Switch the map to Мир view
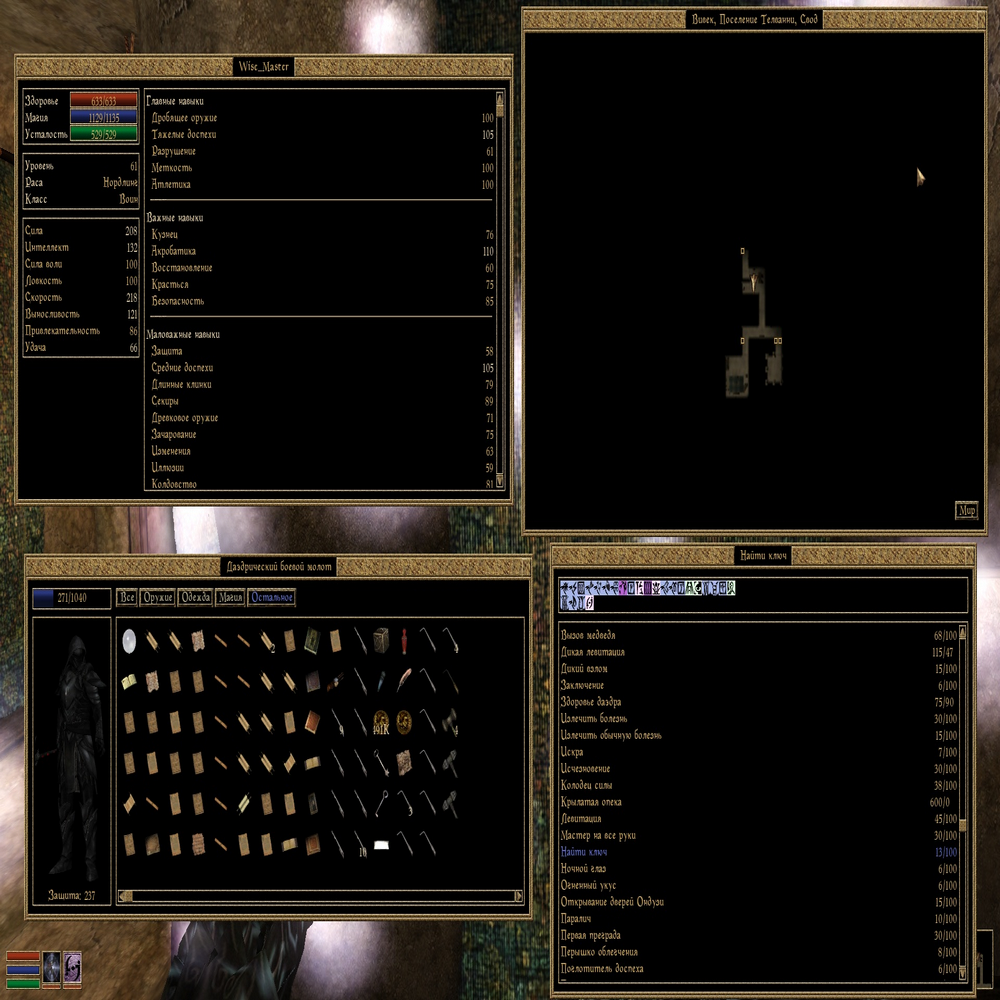This screenshot has width=1000, height=1000. click(x=966, y=511)
